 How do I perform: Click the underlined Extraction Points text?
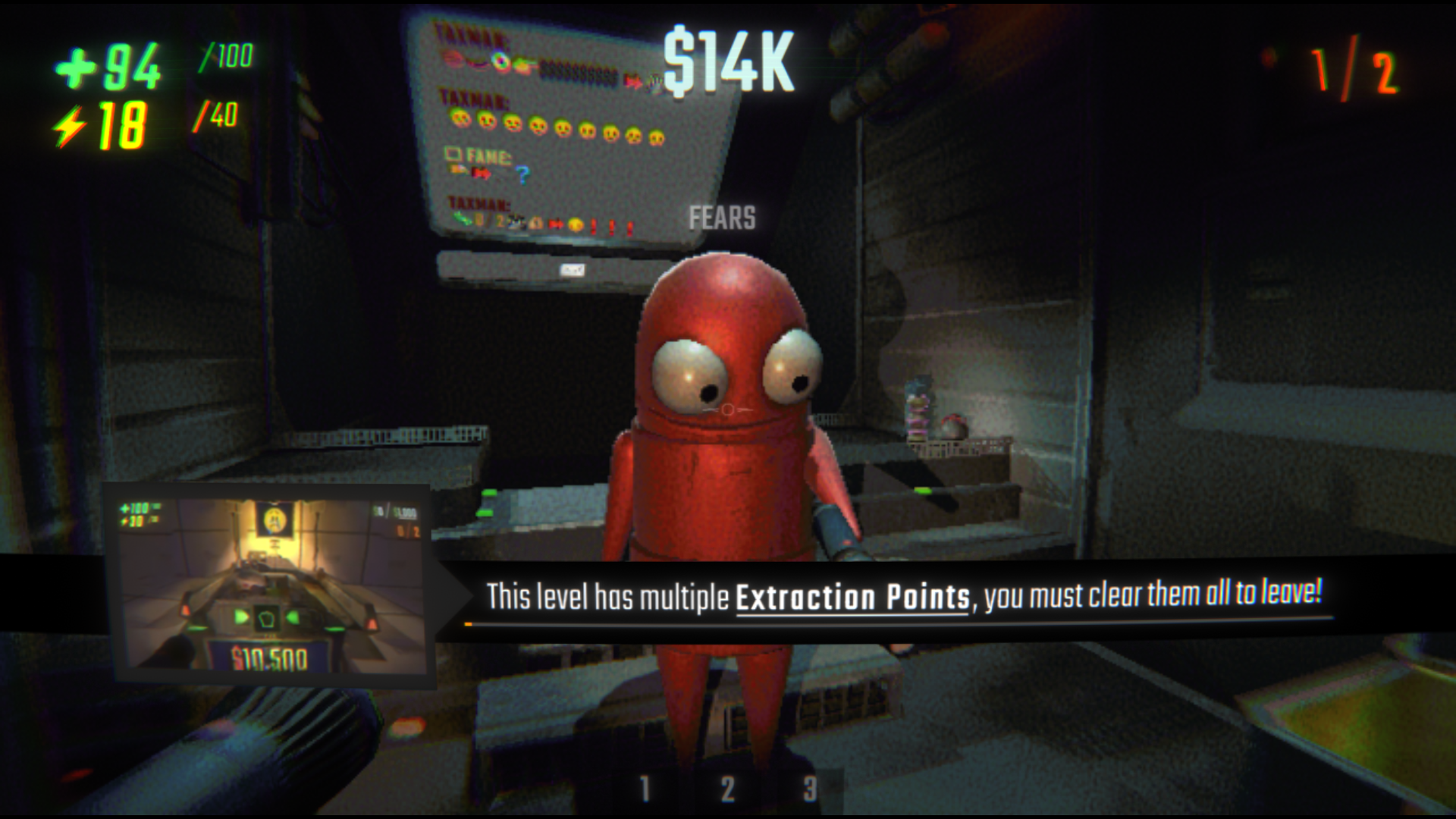point(852,598)
